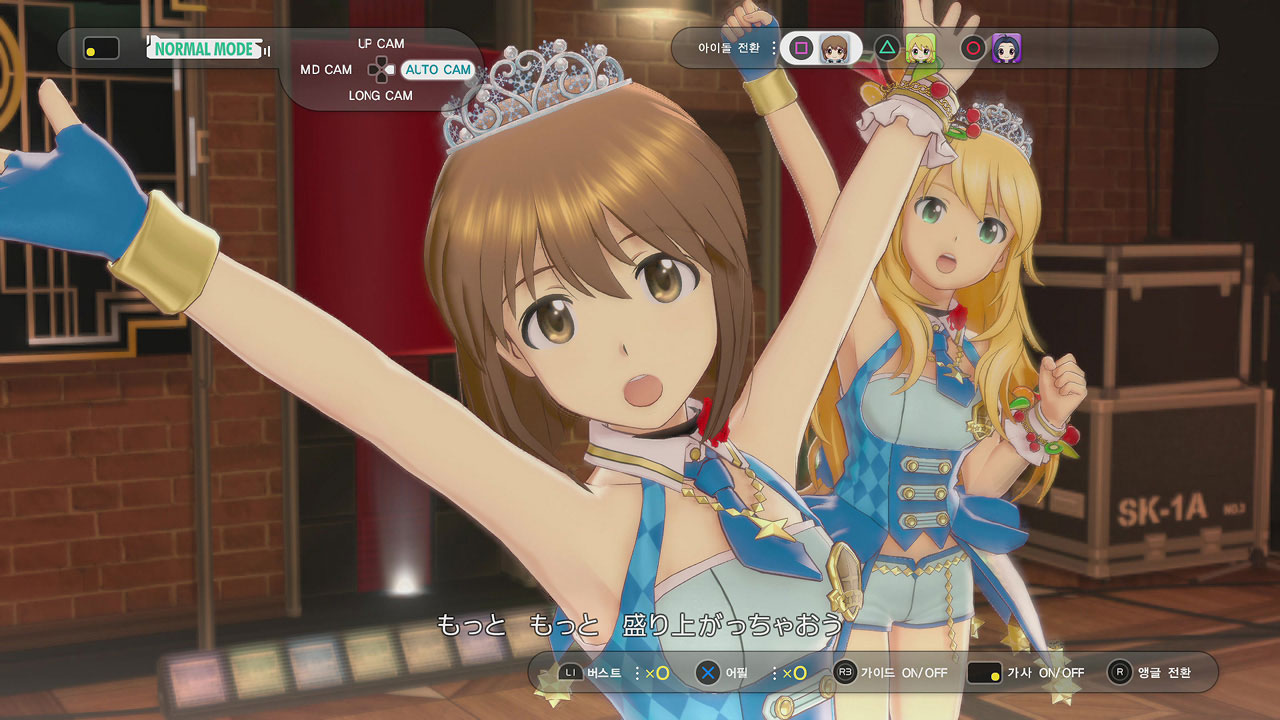Choose the purple-haired idol portrait
The image size is (1280, 720).
coord(1006,48)
